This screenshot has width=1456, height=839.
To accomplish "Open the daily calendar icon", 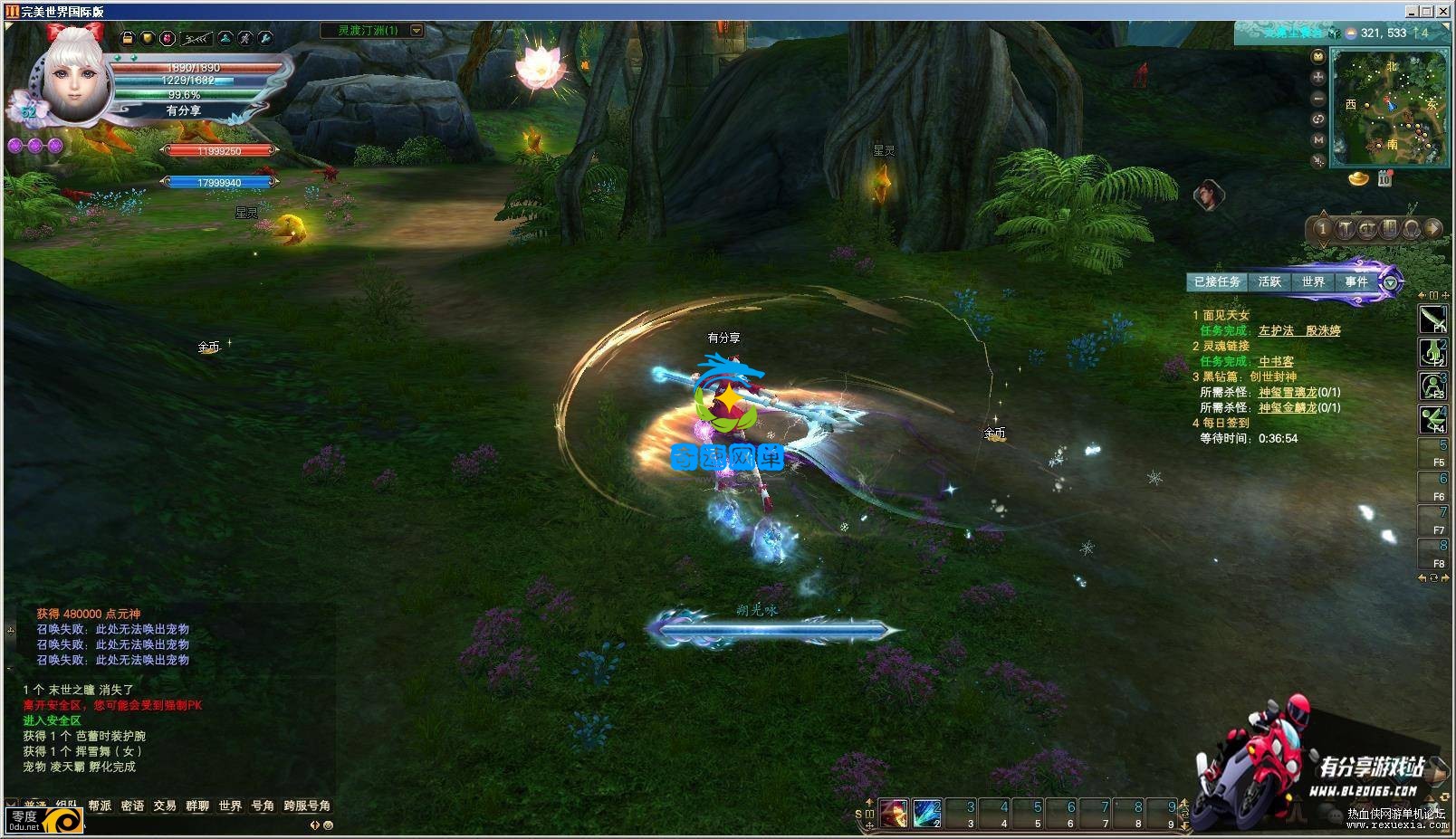I will 1384,179.
